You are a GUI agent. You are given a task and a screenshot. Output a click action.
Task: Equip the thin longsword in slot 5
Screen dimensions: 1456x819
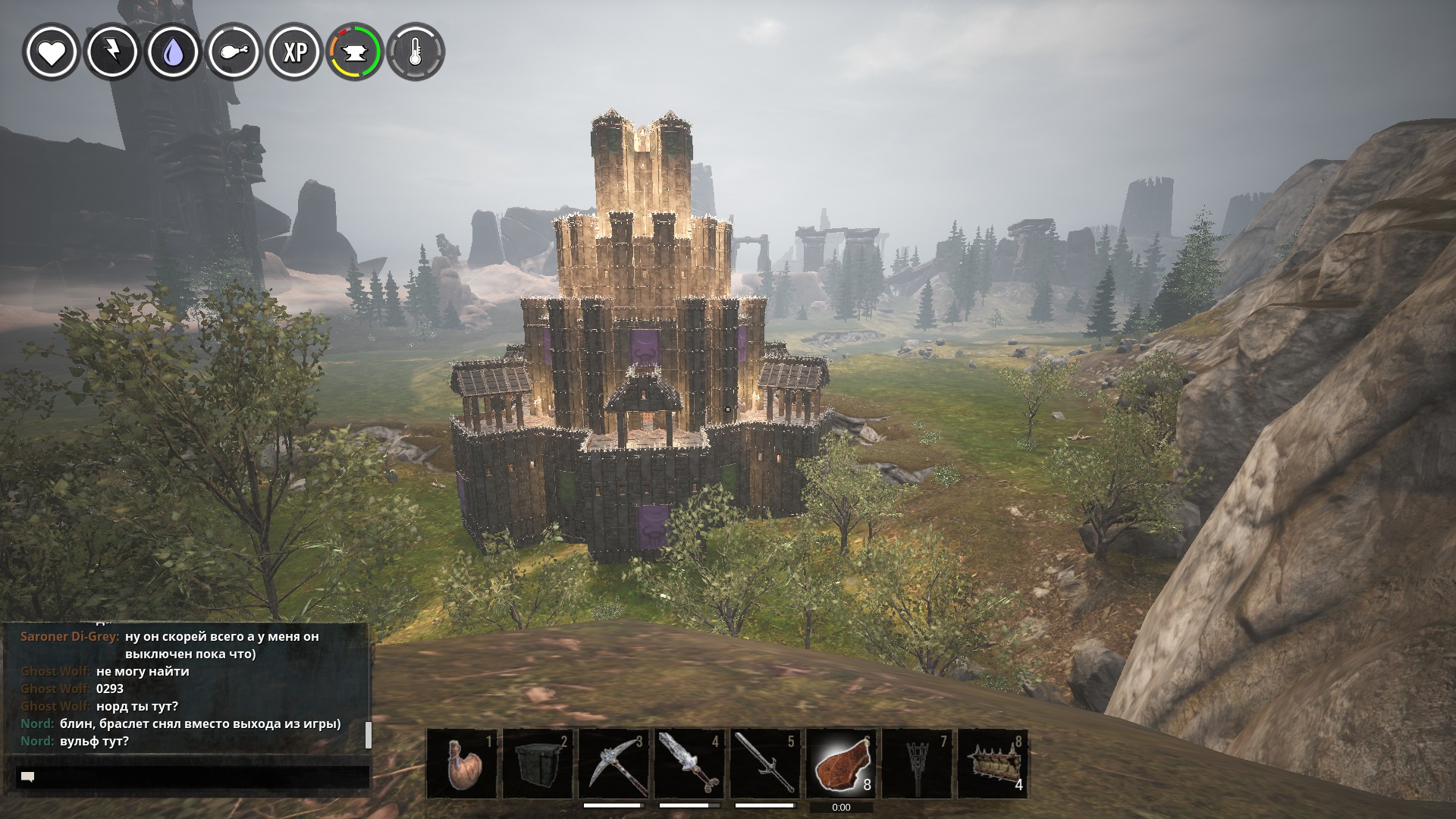point(765,764)
